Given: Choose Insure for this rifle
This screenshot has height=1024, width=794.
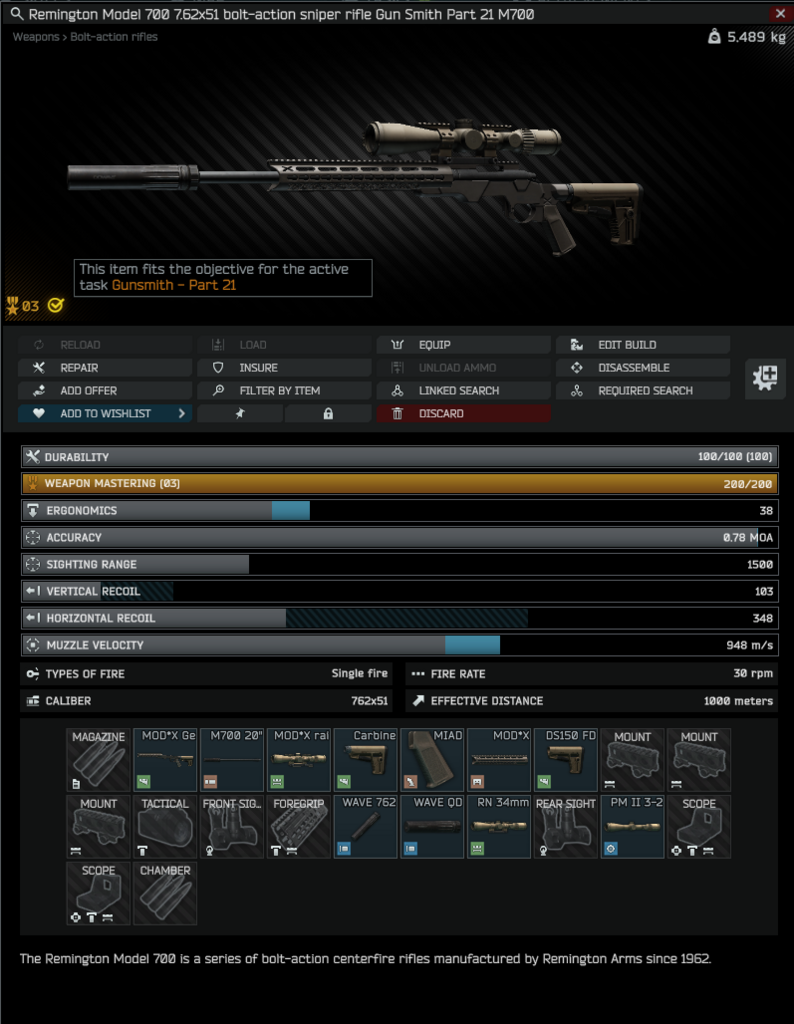Looking at the screenshot, I should click(x=284, y=367).
